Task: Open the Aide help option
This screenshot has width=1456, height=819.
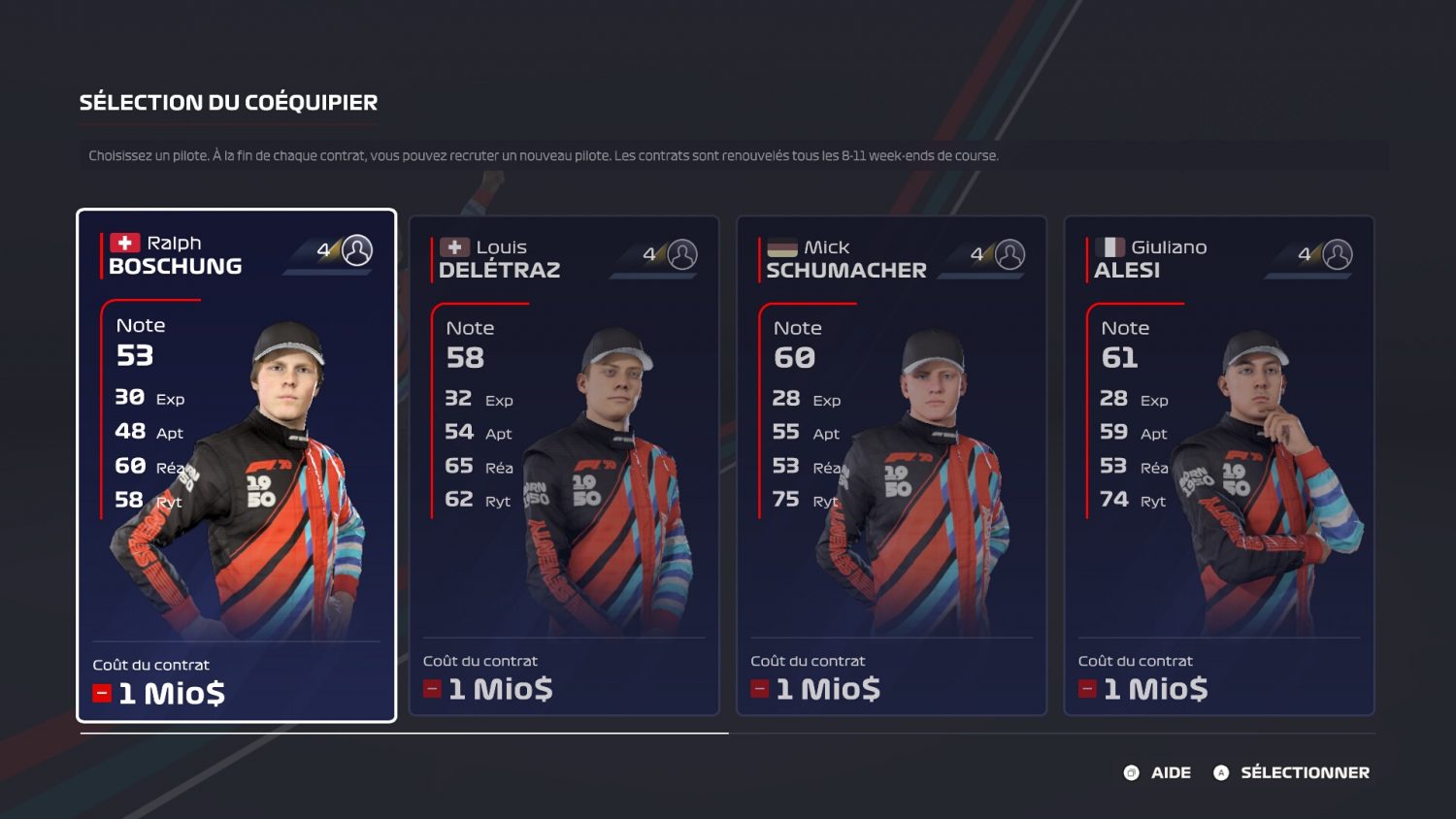Action: tap(1157, 772)
